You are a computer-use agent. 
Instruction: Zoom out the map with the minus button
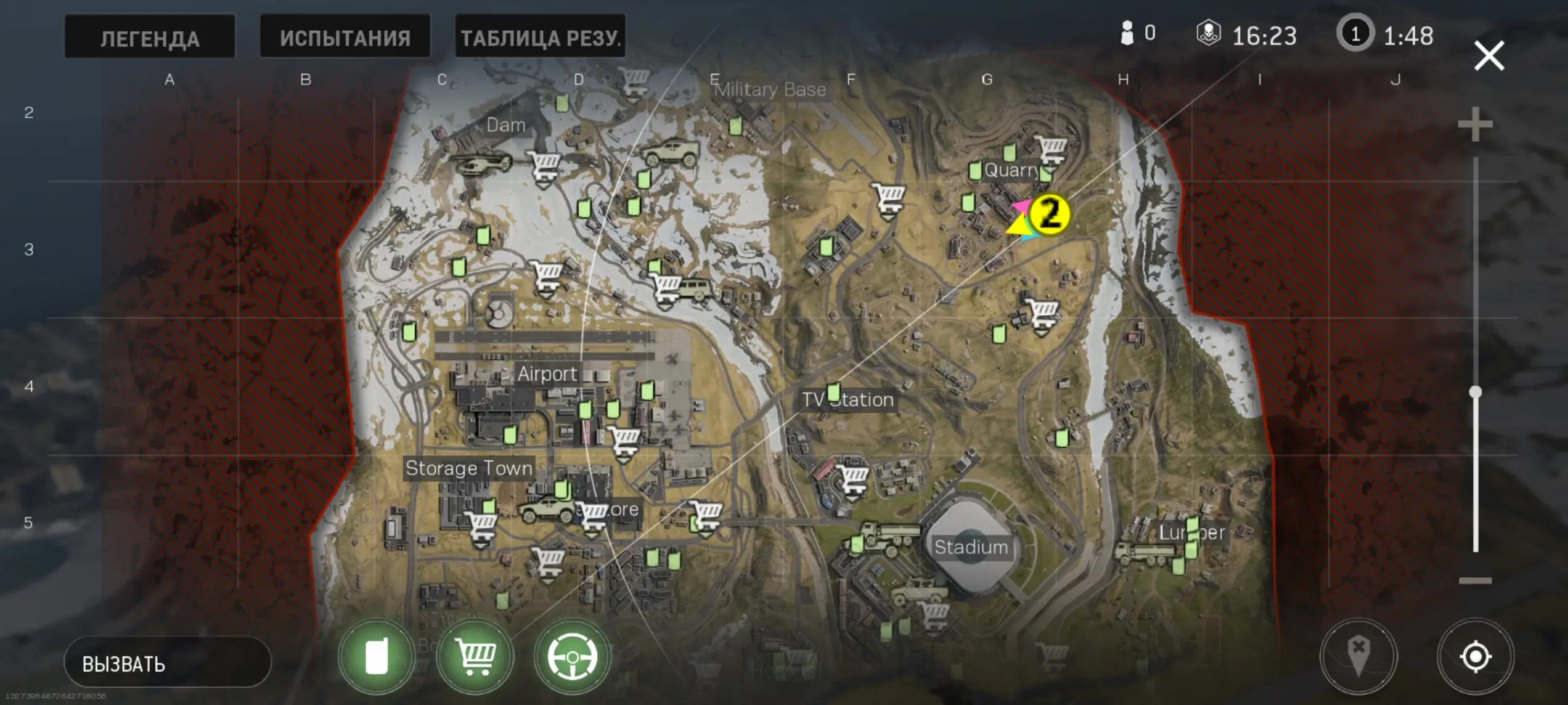click(1475, 581)
